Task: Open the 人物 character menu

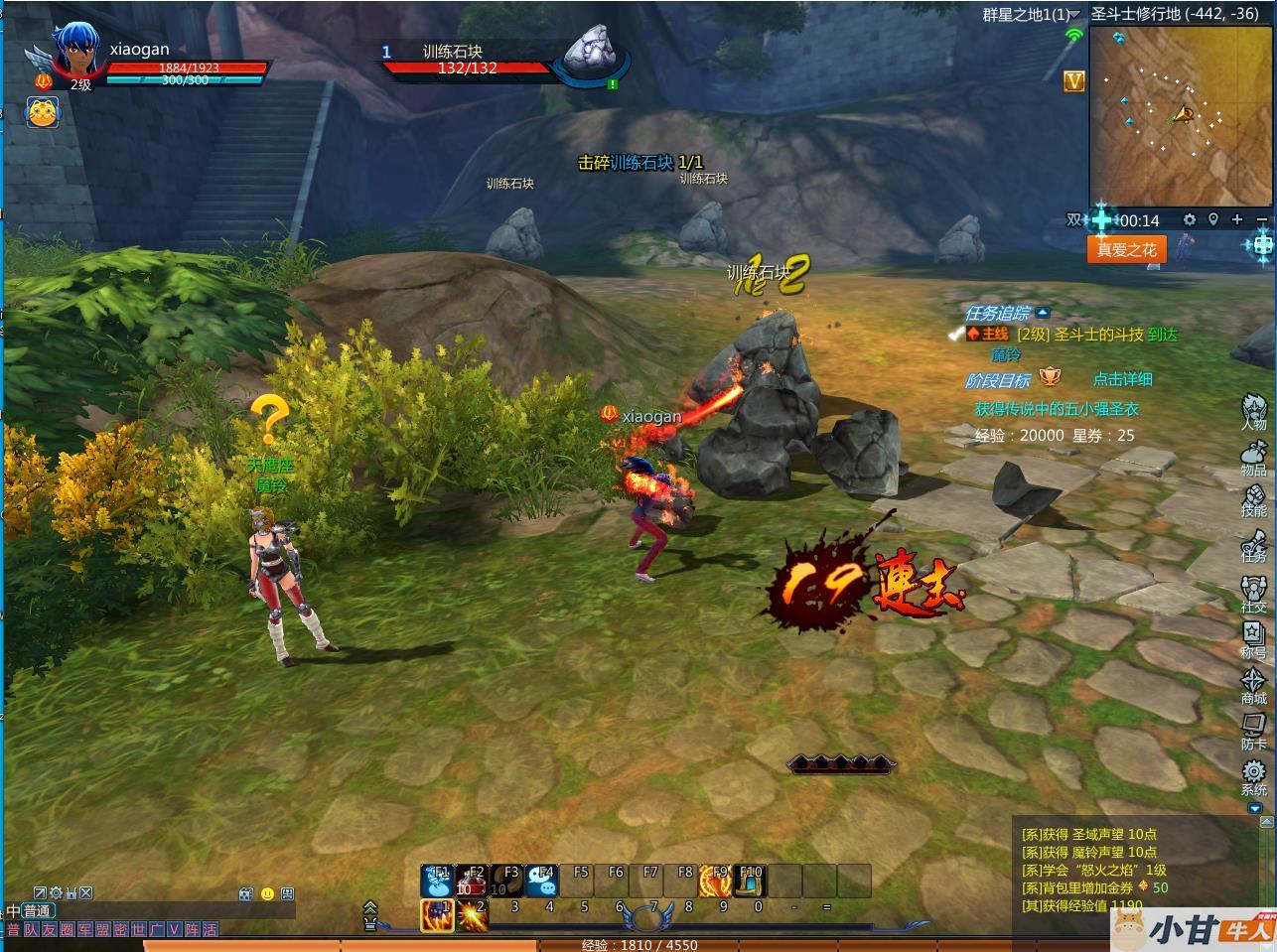Action: (1253, 410)
